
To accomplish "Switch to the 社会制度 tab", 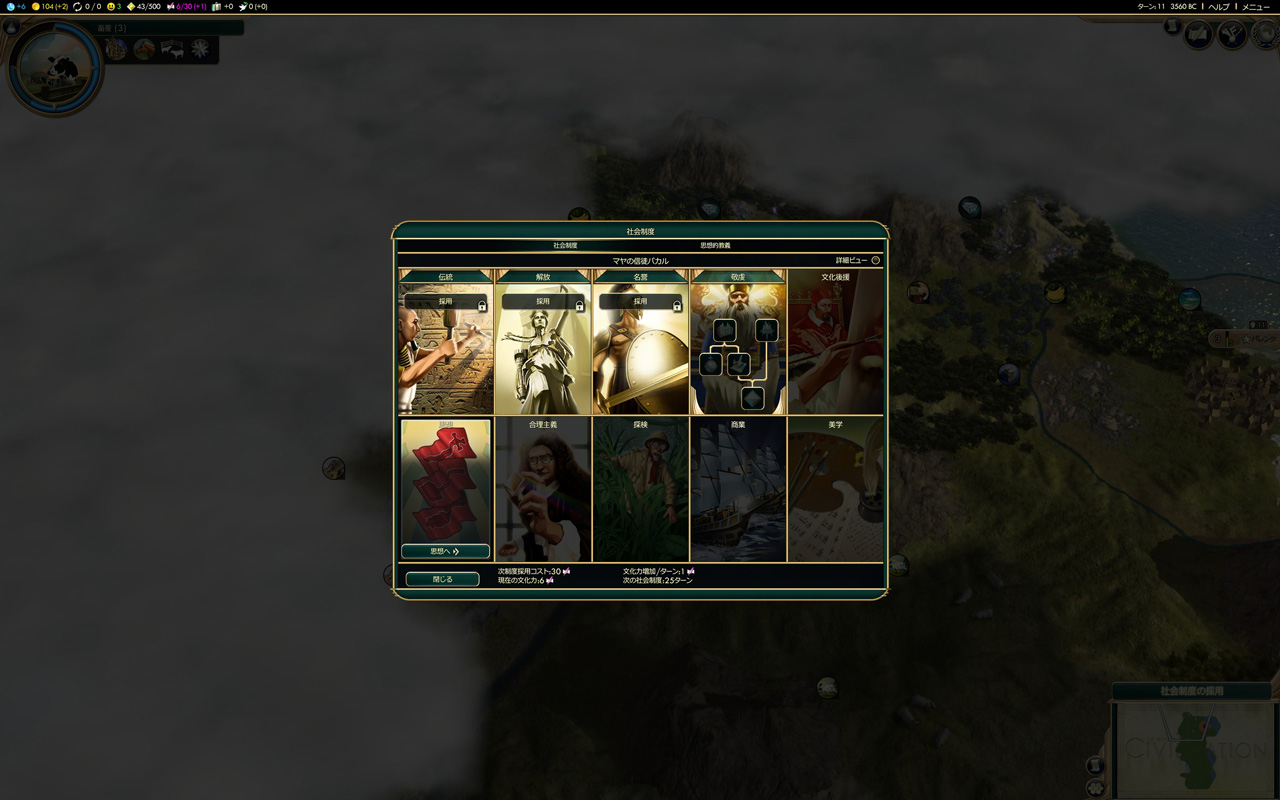I will pos(565,245).
